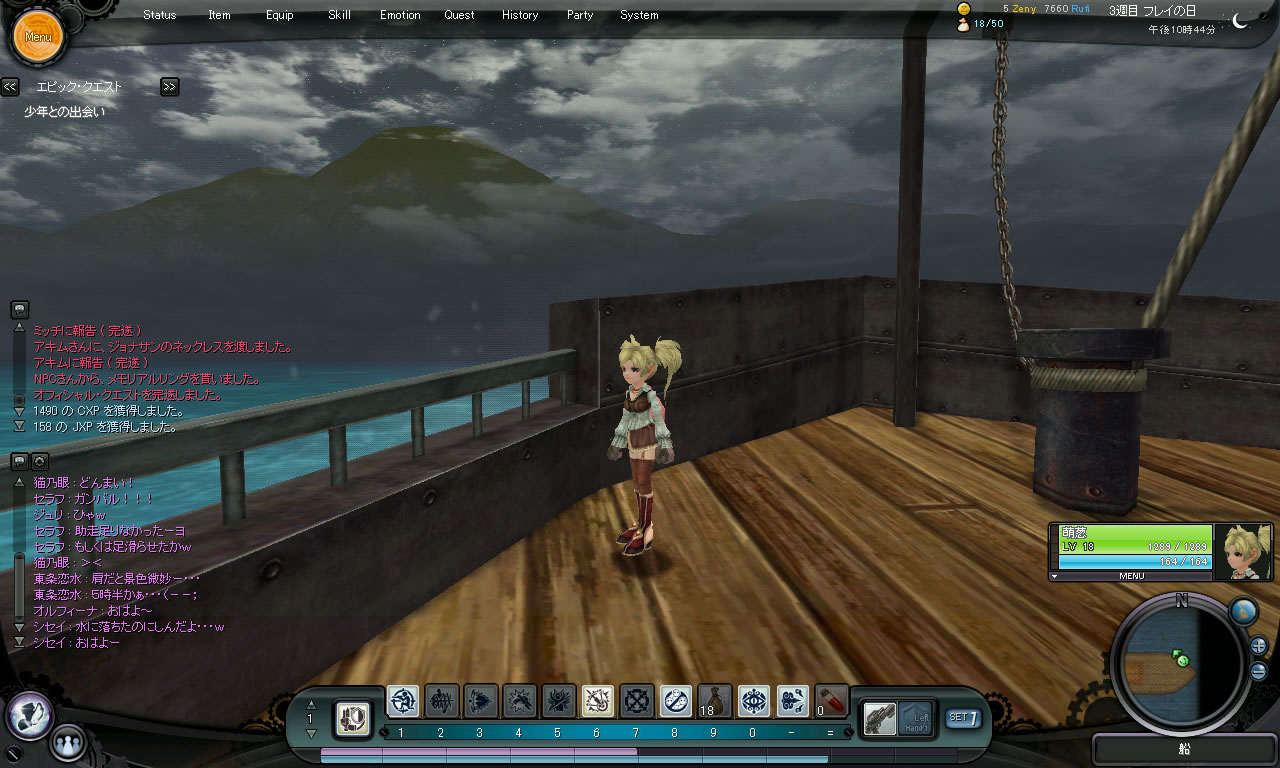Show the previous quest with the << arrow
The image size is (1280, 768).
(10, 87)
